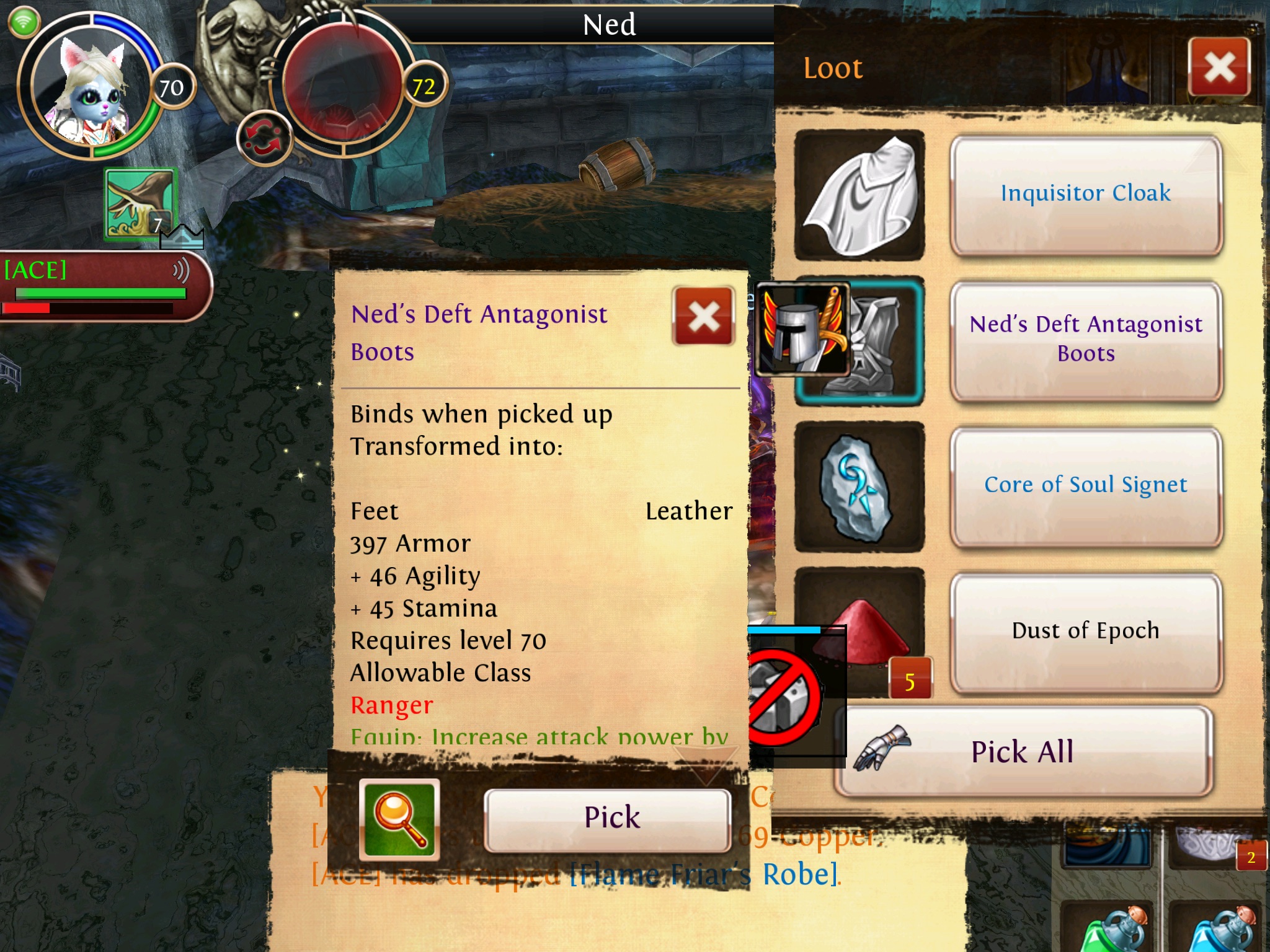Close the Loot window
This screenshot has height=952, width=1270.
pos(1219,67)
